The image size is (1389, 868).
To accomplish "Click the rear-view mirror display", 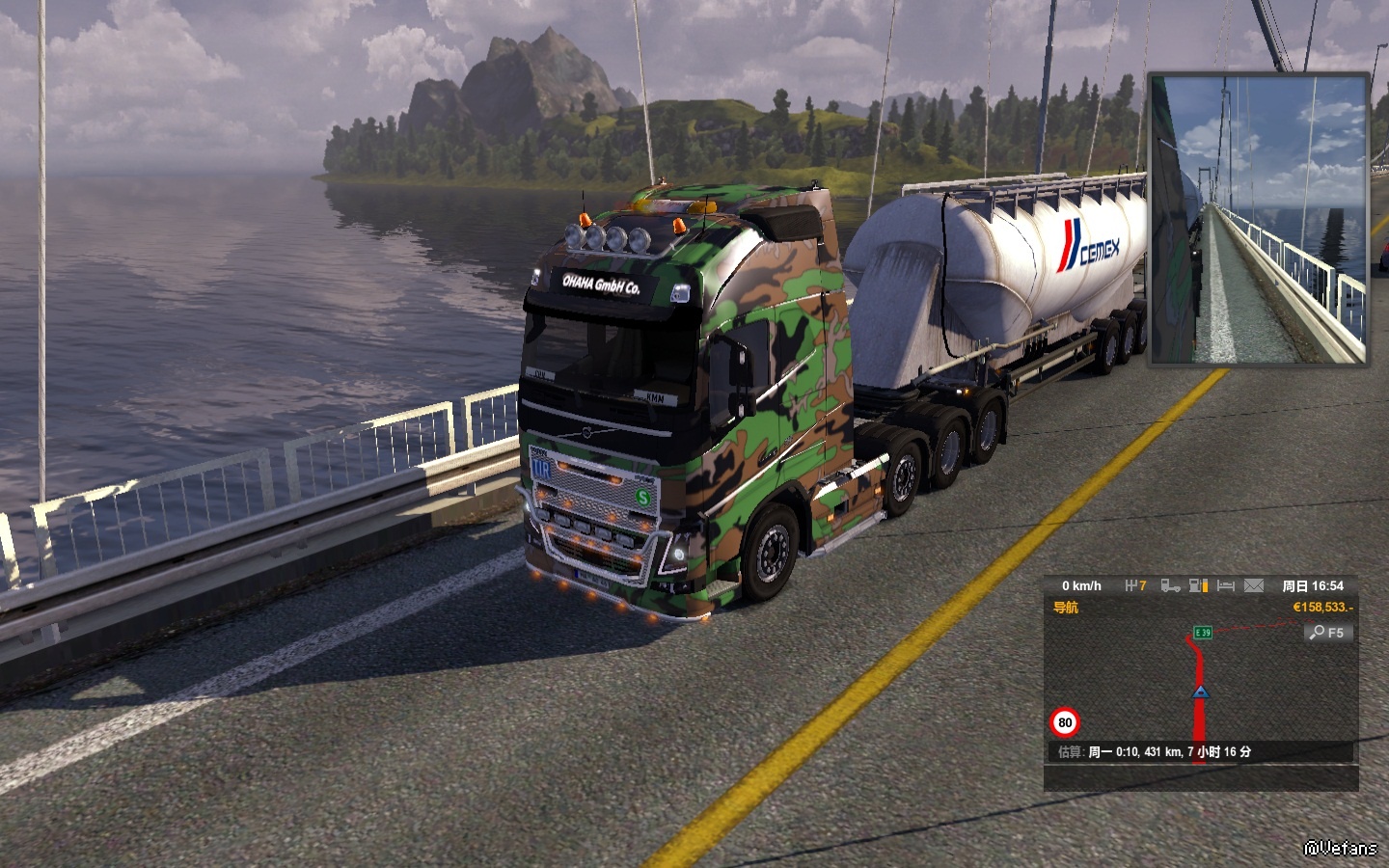I will tap(1258, 220).
